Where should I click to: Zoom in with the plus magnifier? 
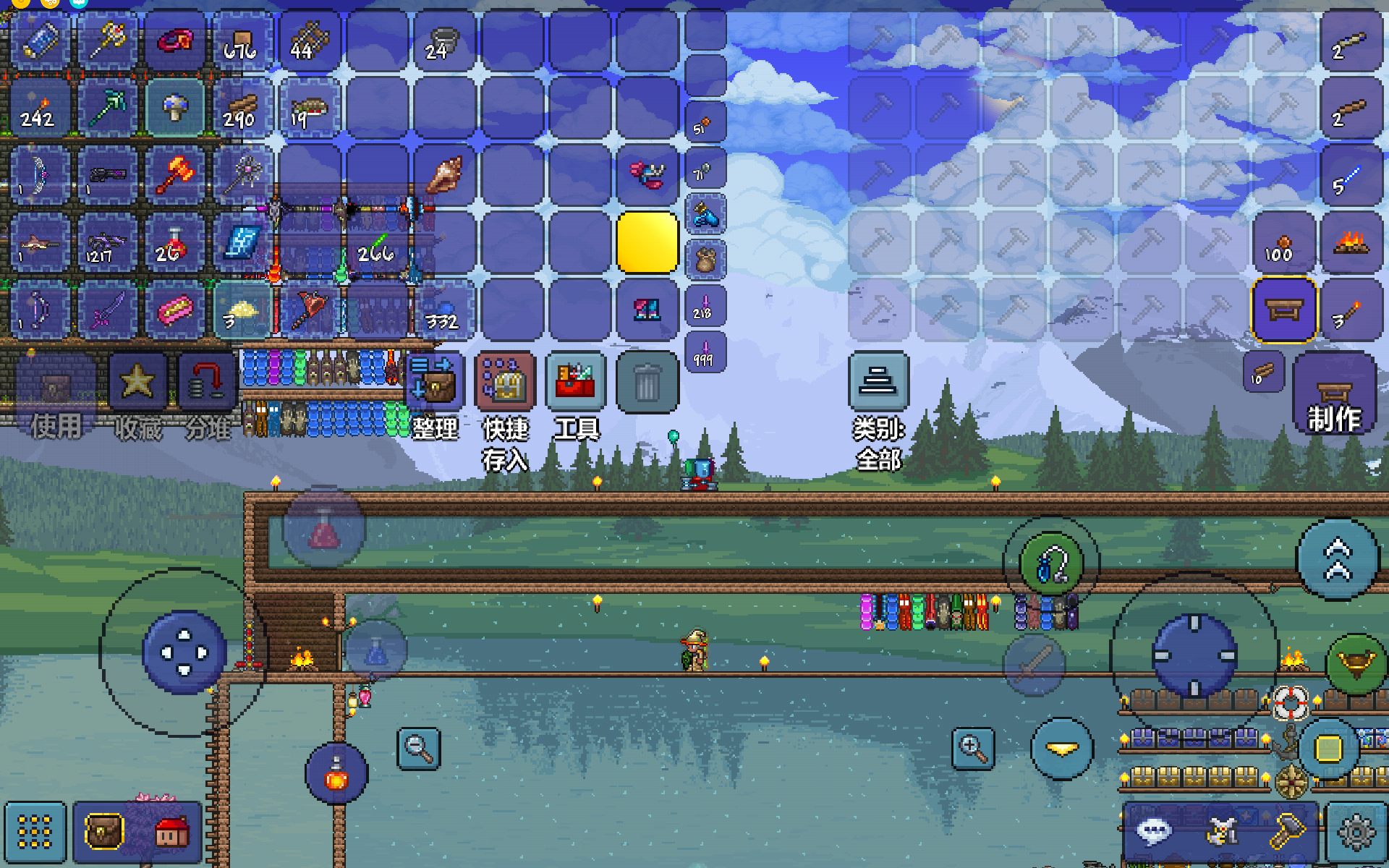[x=973, y=749]
